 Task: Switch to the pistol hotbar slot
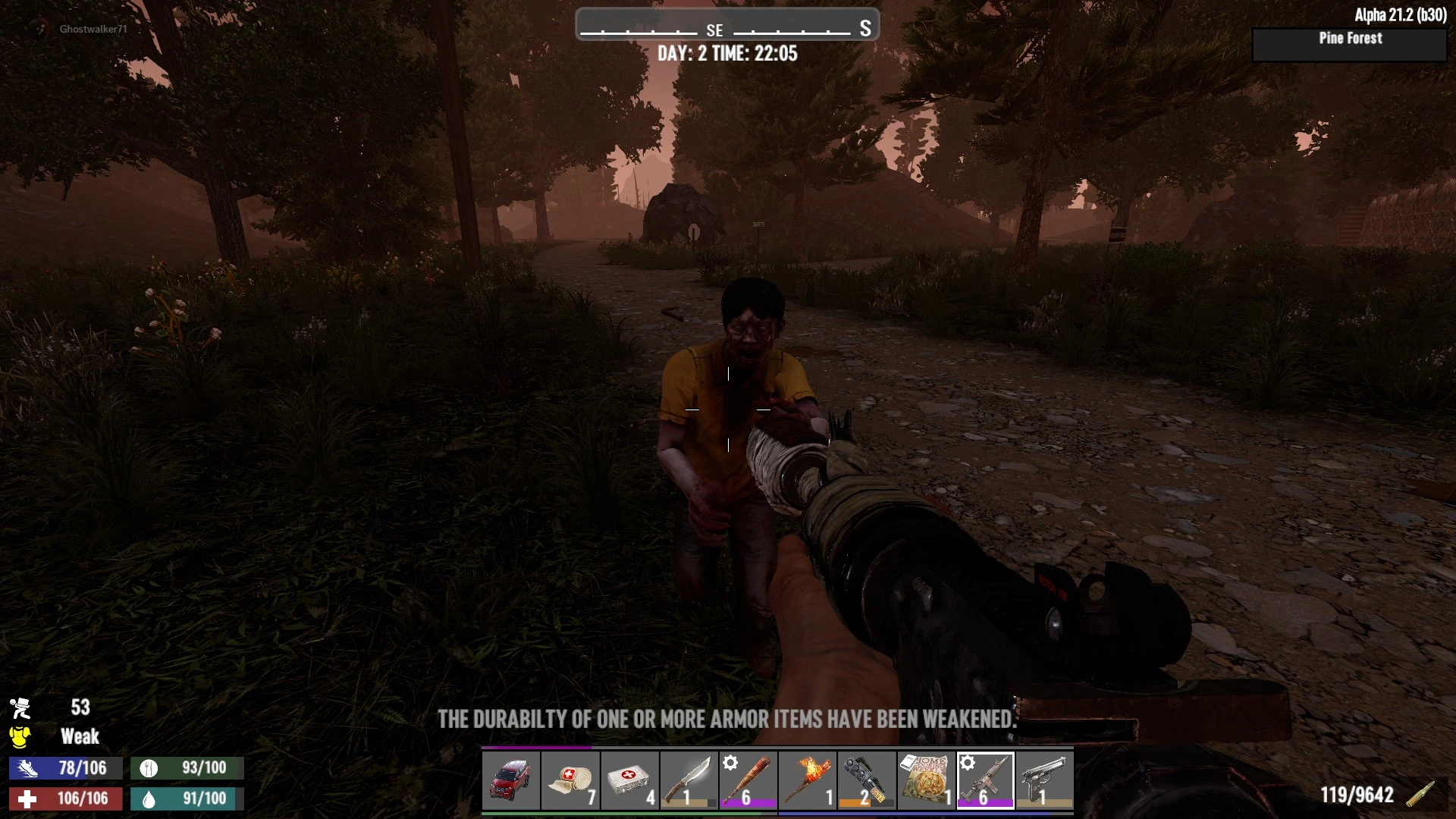(x=1044, y=781)
